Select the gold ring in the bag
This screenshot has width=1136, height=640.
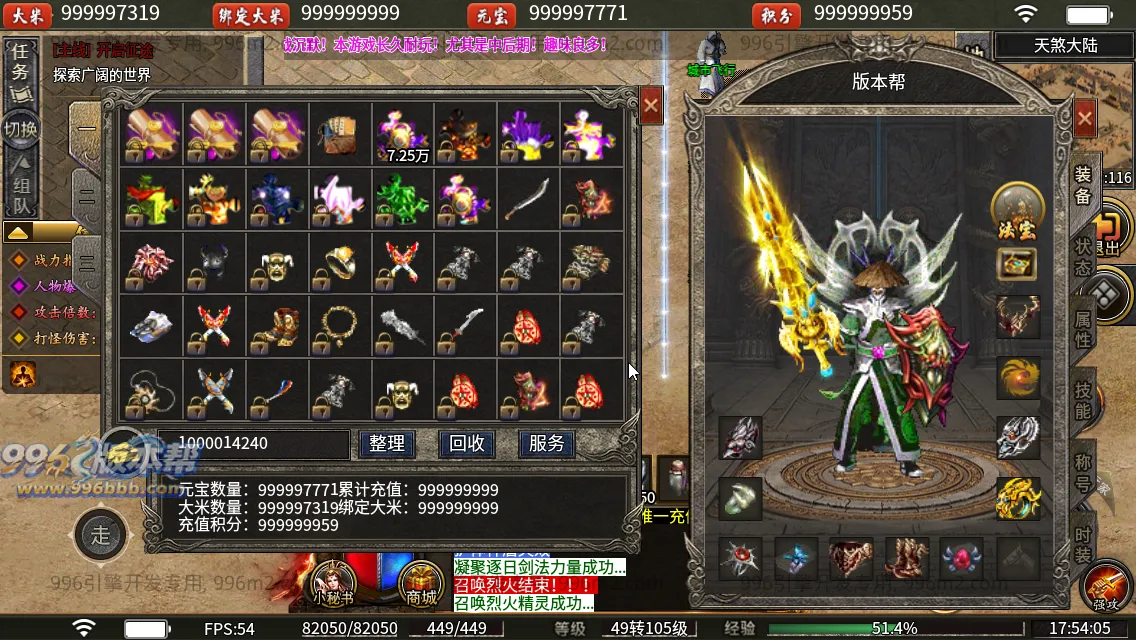tap(339, 262)
